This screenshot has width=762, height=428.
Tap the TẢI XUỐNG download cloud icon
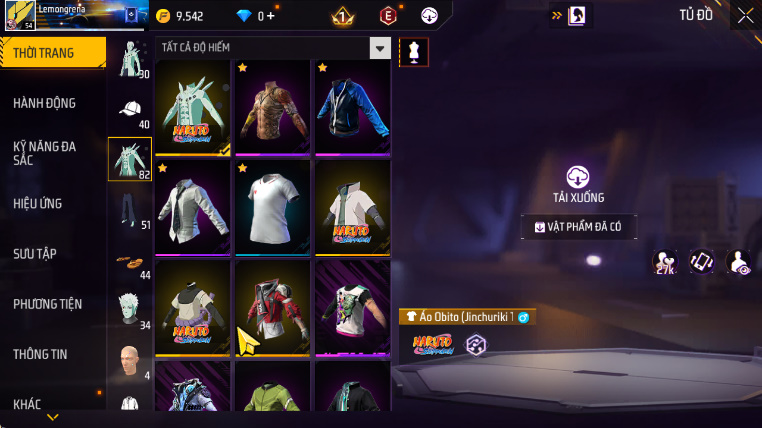tap(578, 178)
